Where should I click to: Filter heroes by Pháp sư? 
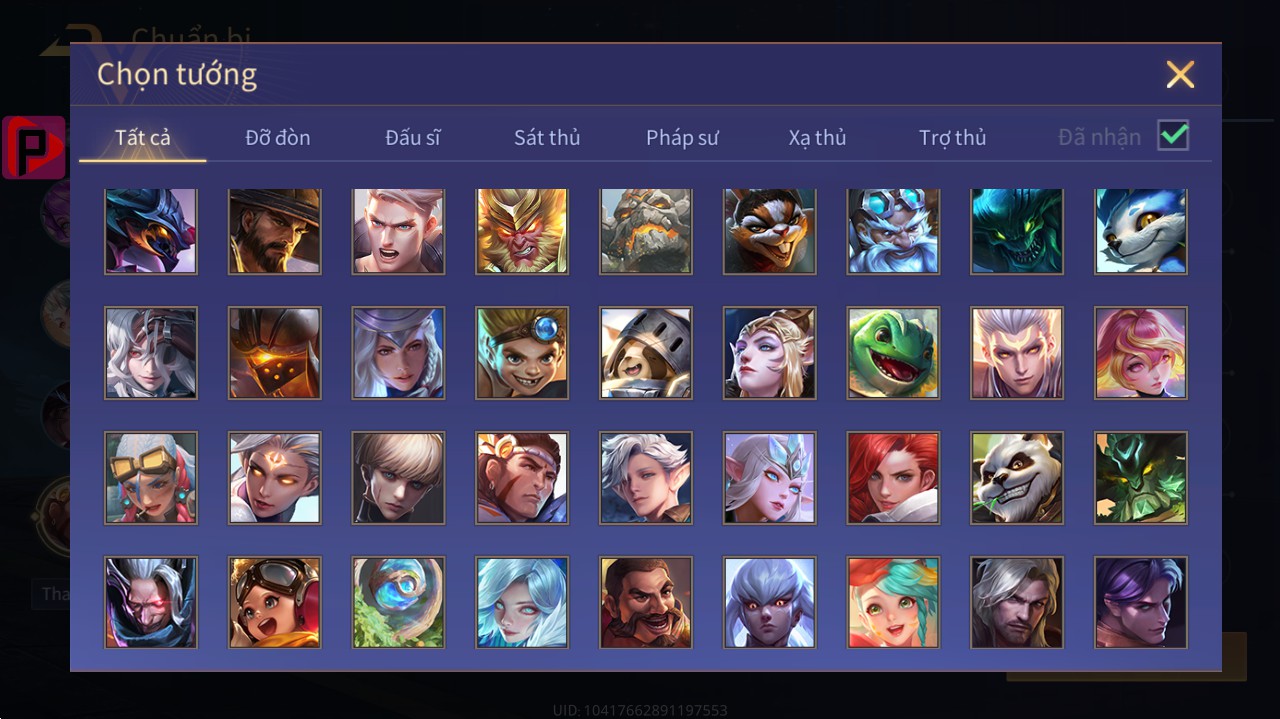682,138
